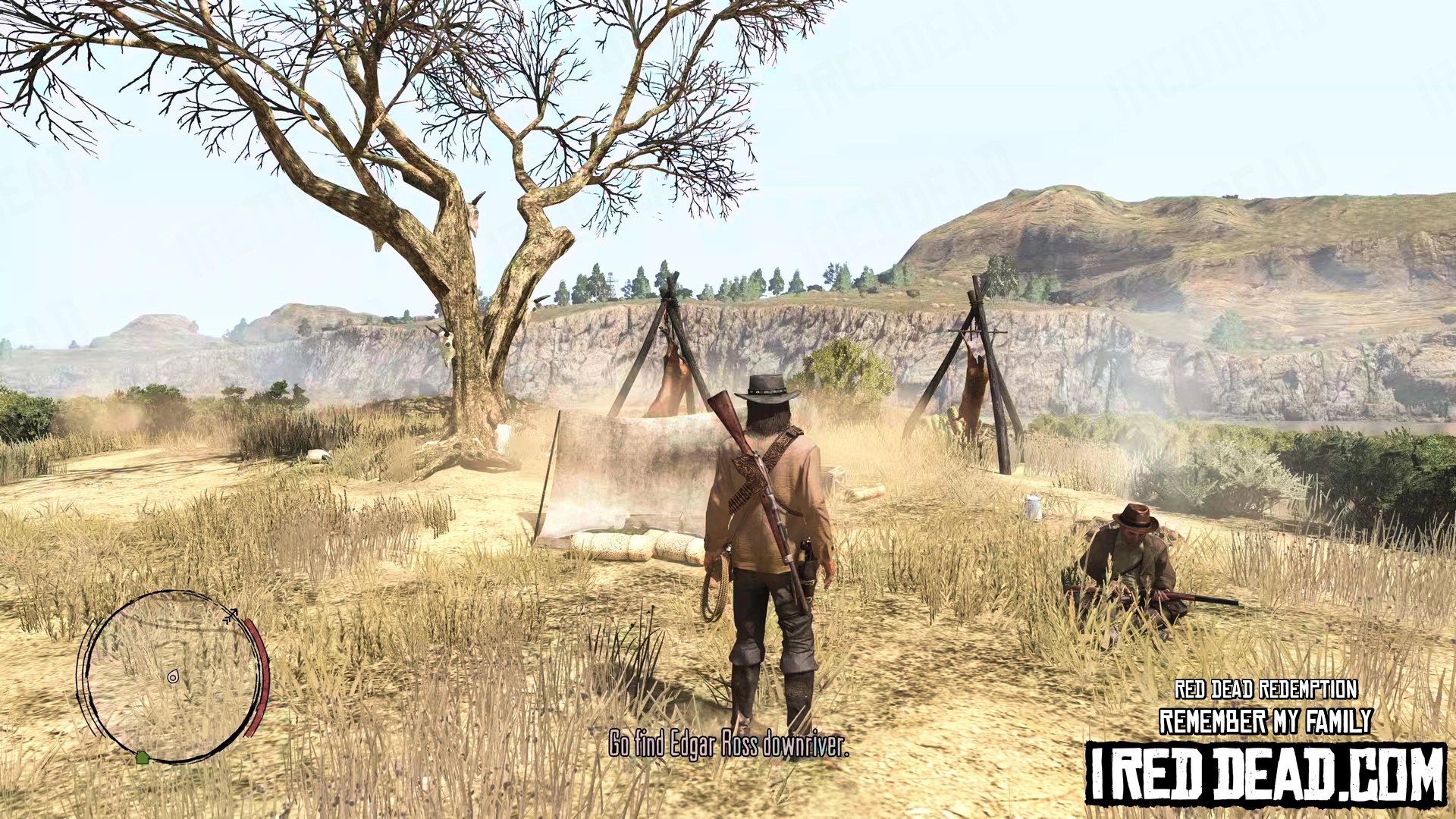
Task: Open the IRED DEAD.COM watermark logo
Action: 1265,773
